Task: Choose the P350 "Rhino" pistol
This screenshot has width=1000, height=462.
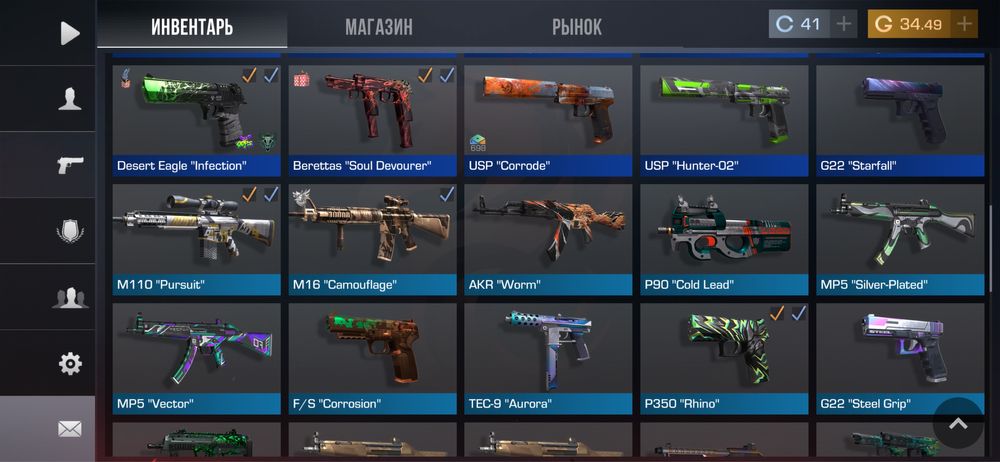Action: click(724, 358)
